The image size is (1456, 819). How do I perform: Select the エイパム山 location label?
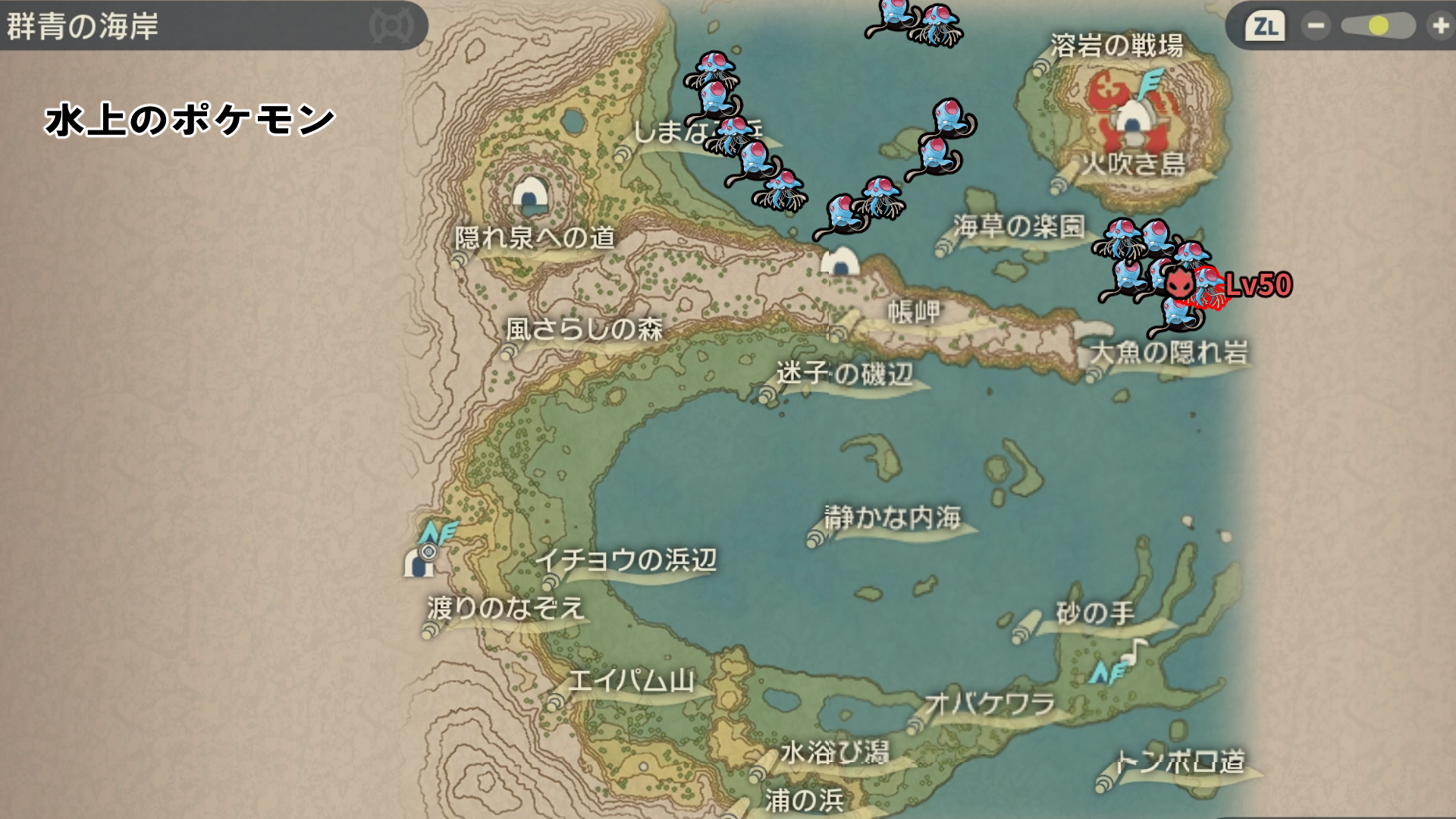point(631,680)
